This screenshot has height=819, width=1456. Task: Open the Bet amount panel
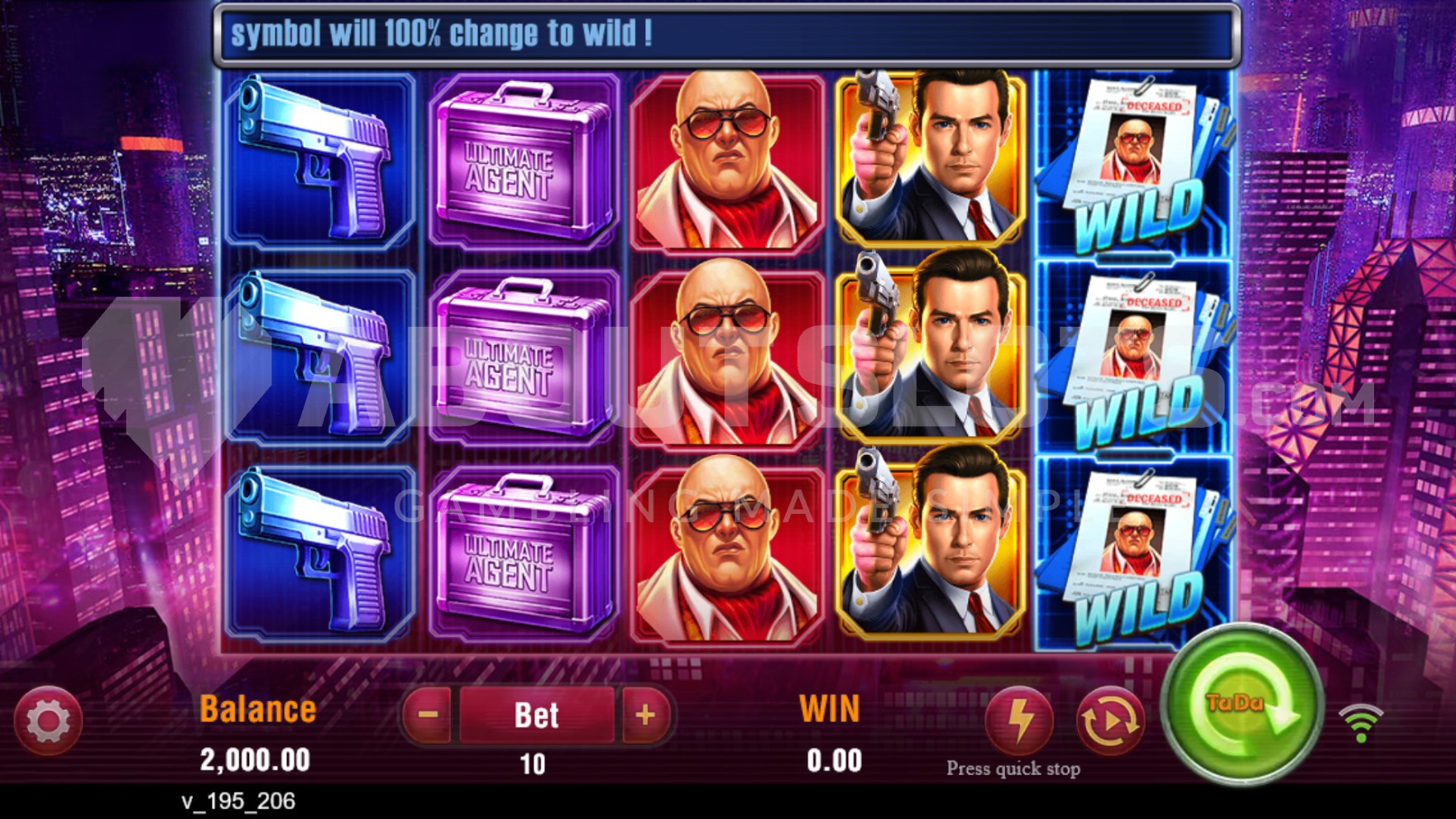534,713
